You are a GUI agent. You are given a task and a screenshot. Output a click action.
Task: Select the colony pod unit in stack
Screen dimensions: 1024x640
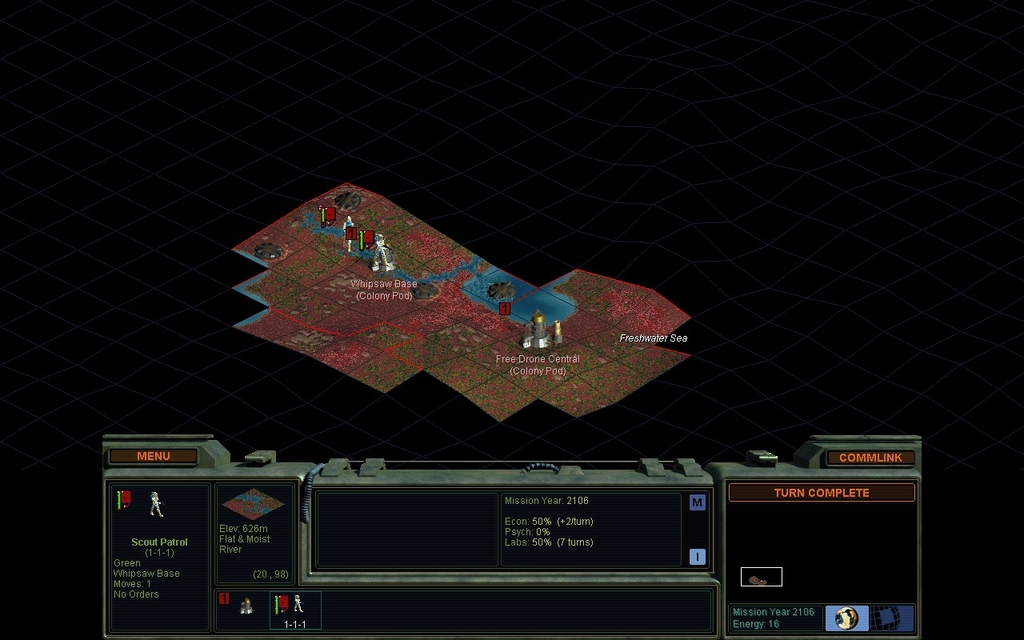[x=245, y=605]
